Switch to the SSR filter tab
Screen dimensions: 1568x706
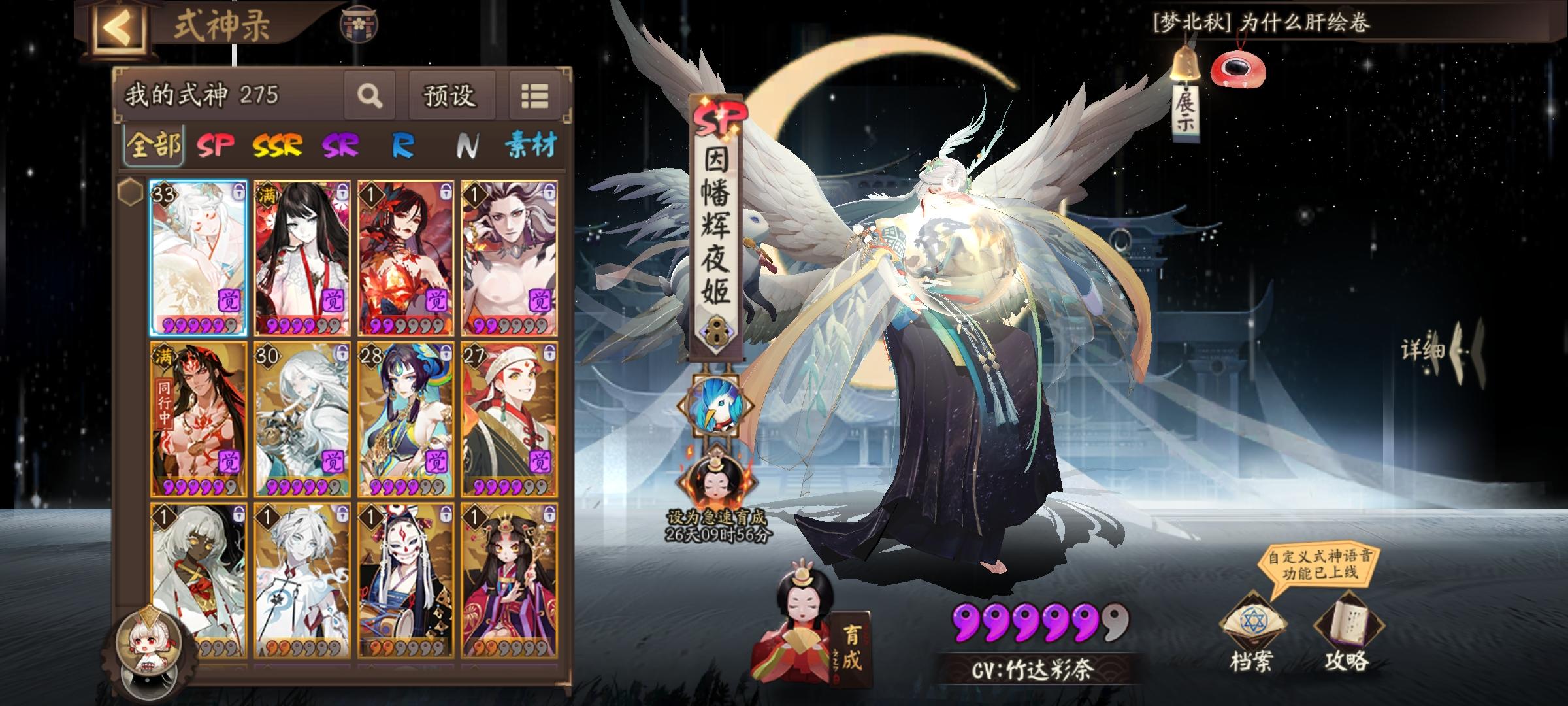coord(277,146)
